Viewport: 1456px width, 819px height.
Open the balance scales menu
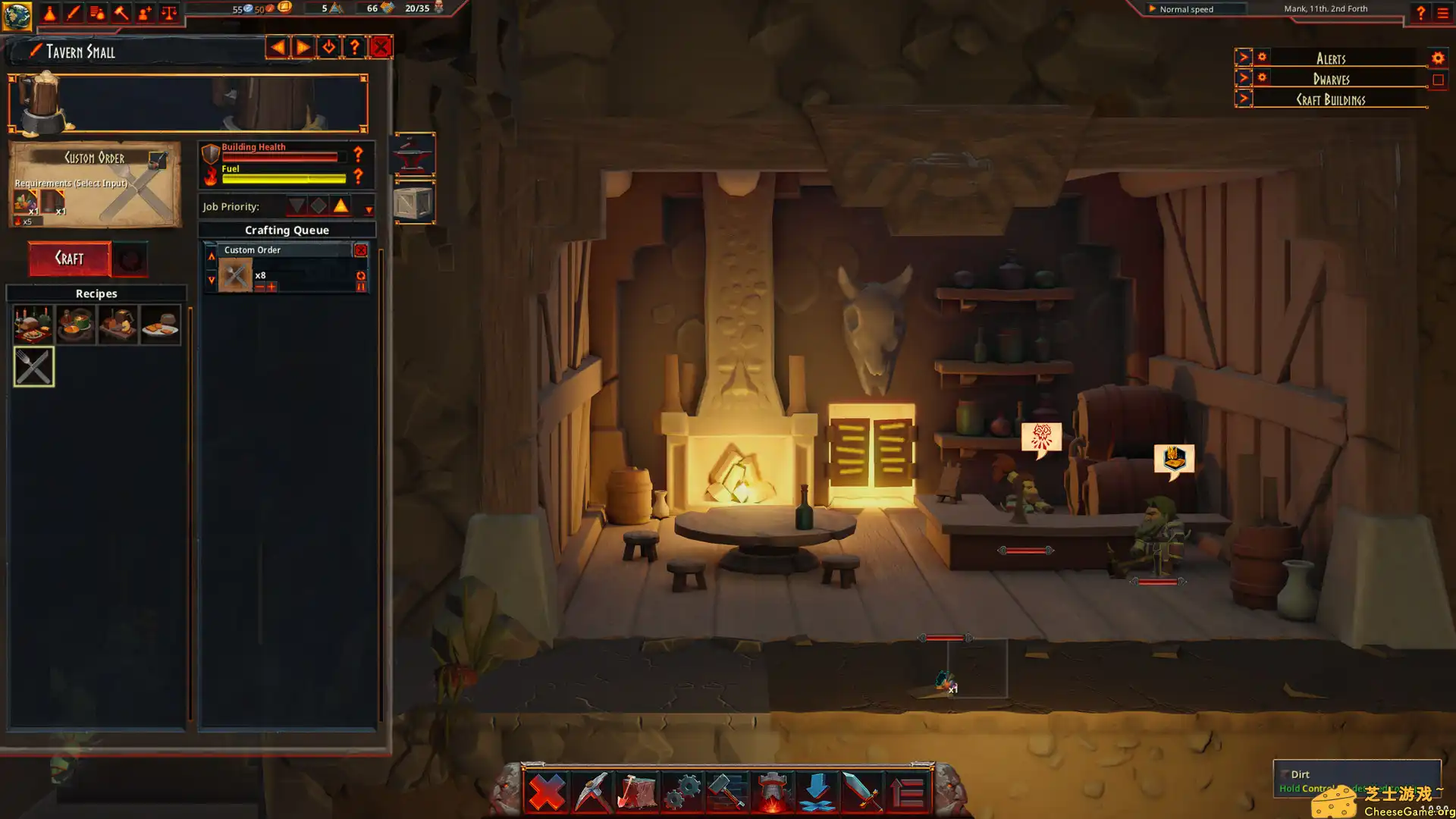click(169, 13)
